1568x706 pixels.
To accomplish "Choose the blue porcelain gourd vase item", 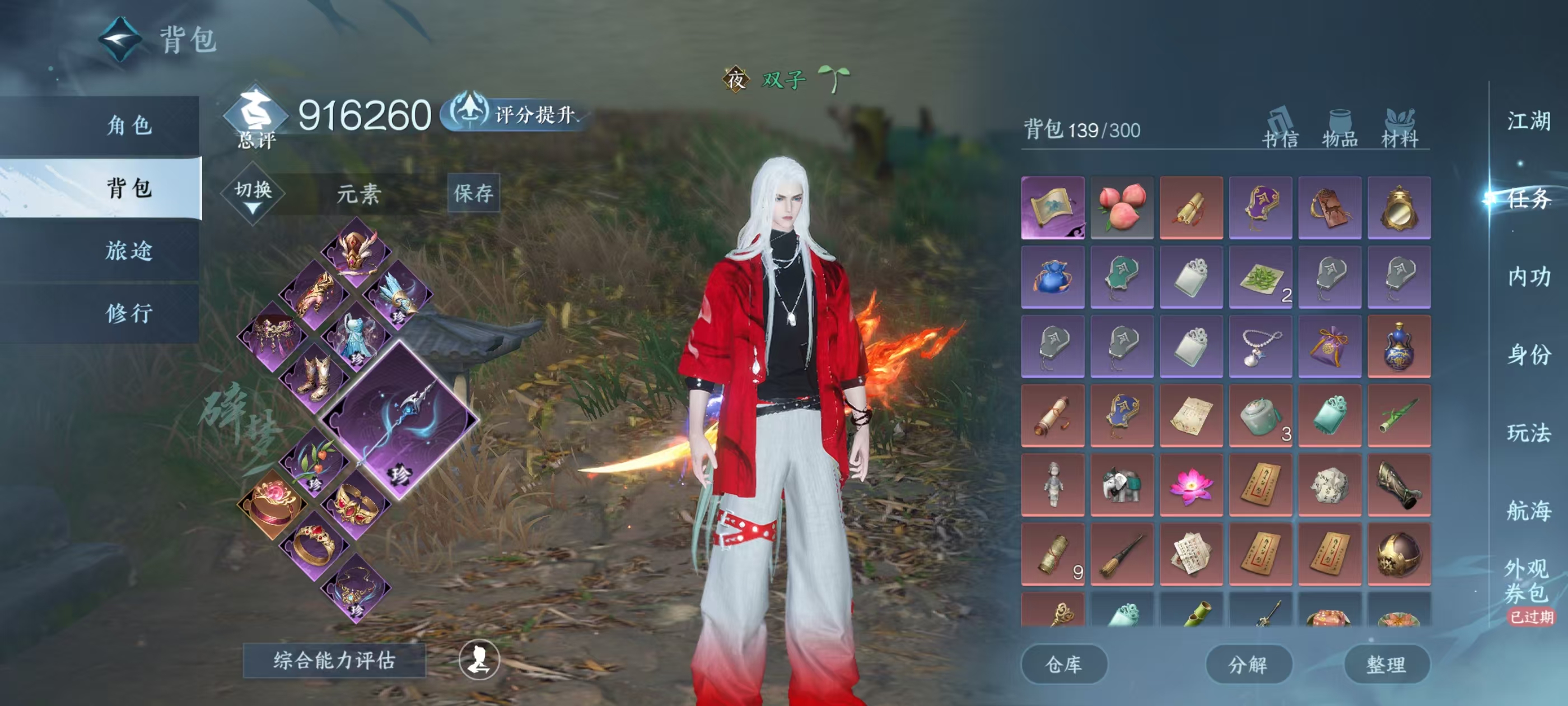I will click(x=1399, y=346).
